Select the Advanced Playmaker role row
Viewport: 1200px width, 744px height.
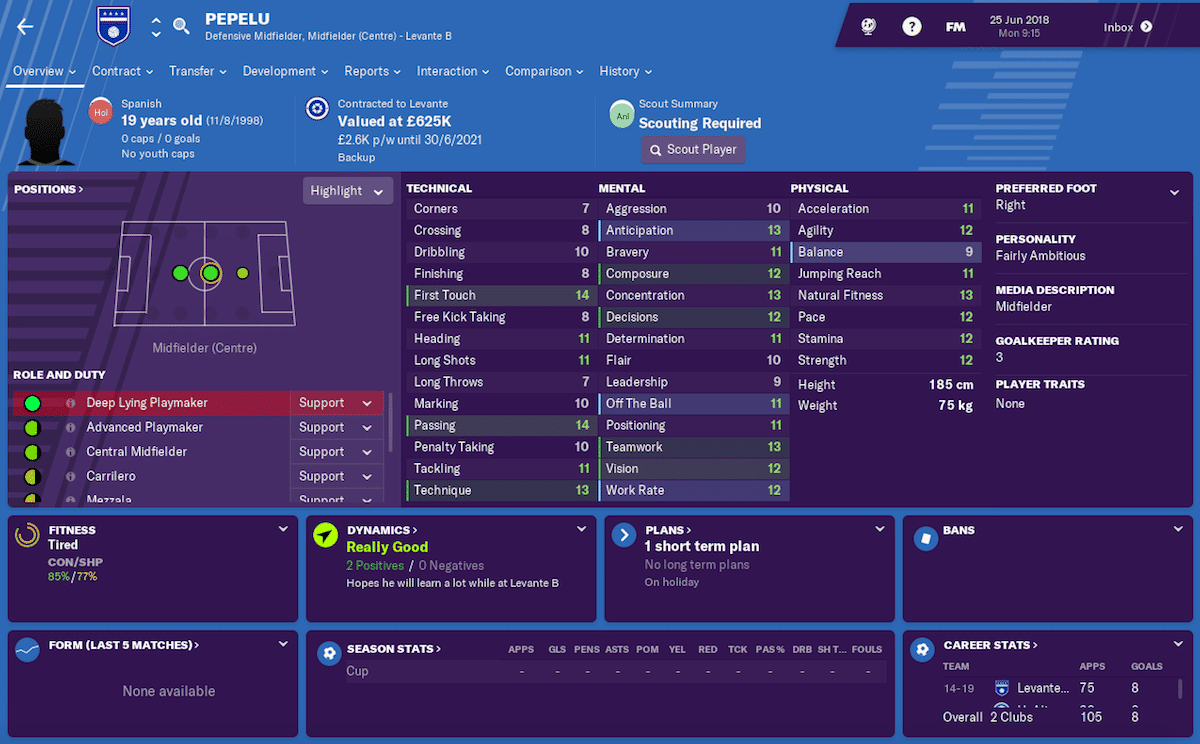[144, 427]
